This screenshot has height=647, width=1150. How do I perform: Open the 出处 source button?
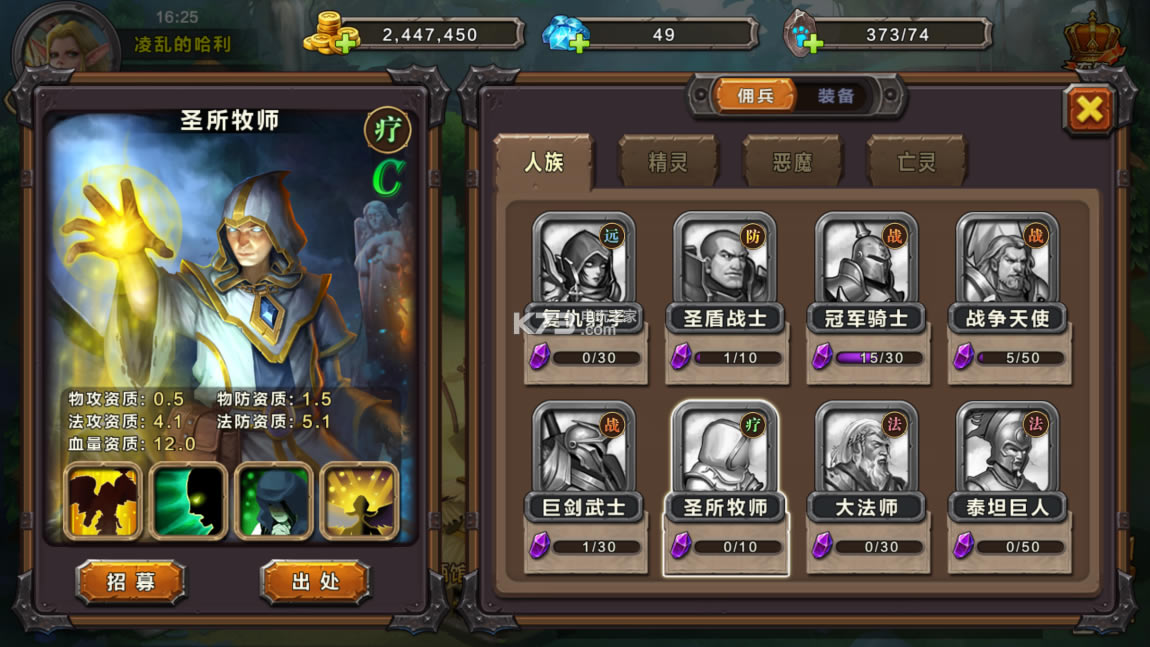[315, 581]
